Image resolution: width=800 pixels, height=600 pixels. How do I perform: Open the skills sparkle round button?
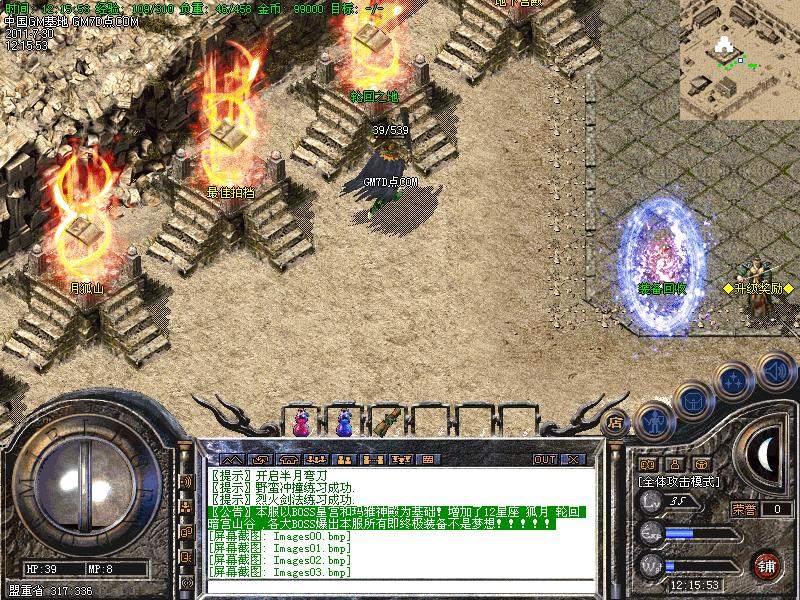click(735, 382)
